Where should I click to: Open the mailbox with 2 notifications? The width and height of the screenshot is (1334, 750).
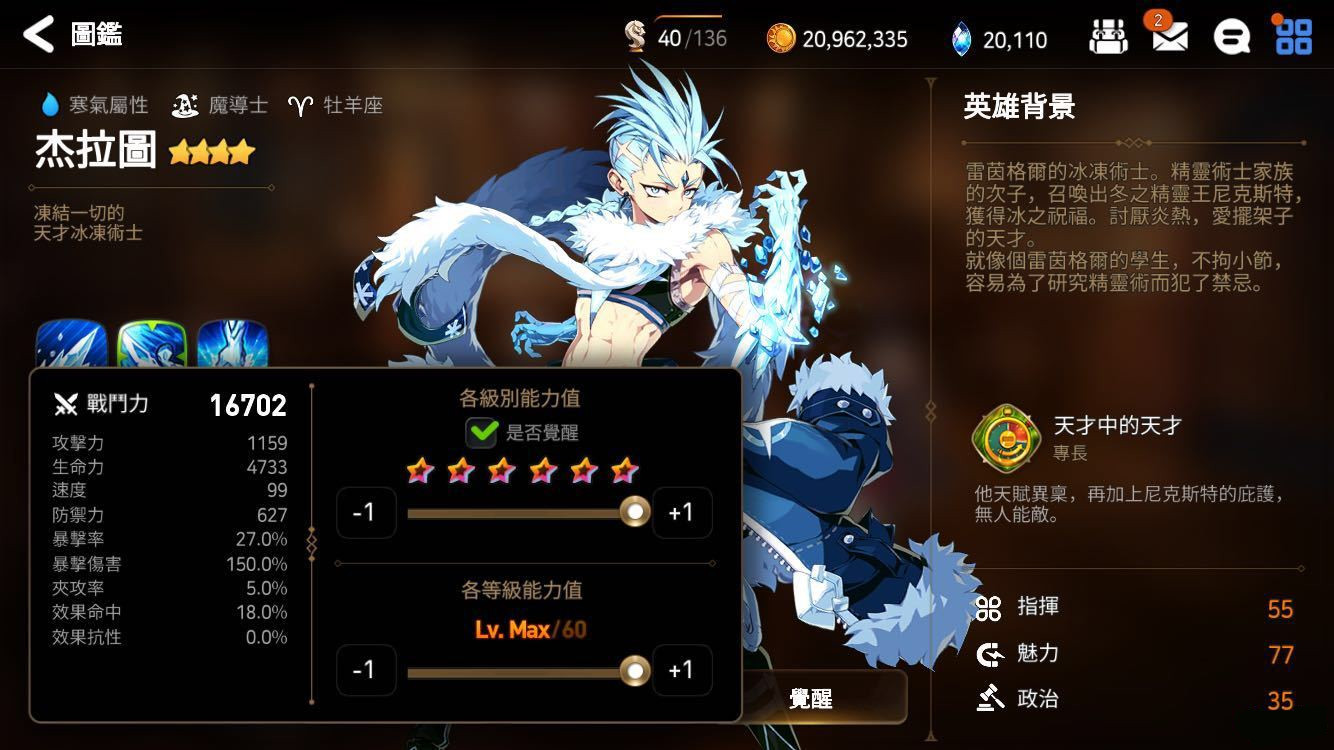(x=1170, y=35)
